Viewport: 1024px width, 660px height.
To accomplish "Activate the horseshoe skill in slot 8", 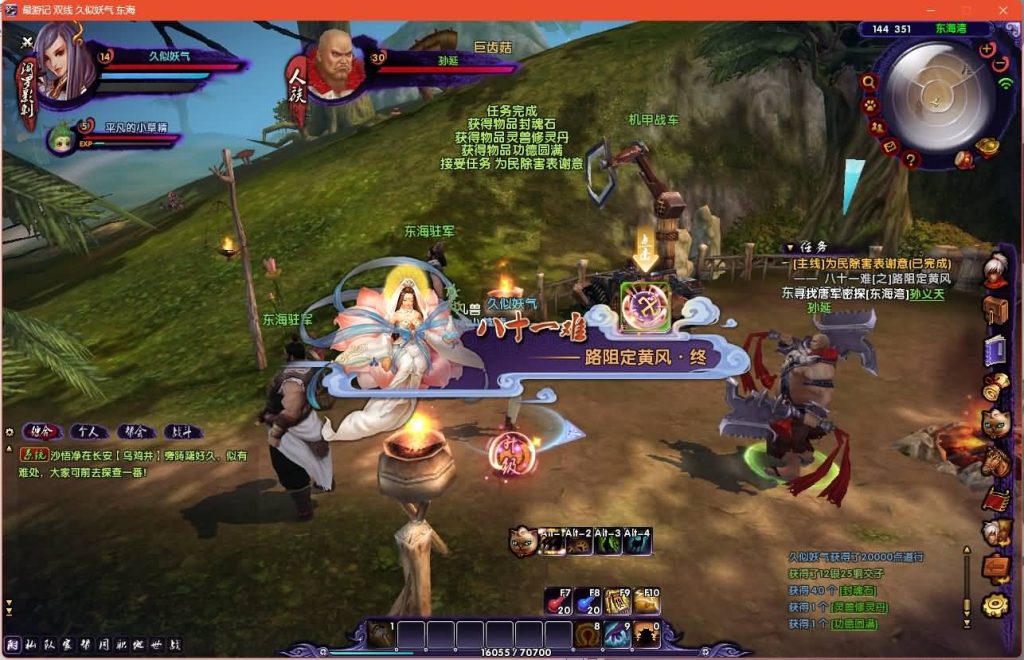I will click(587, 635).
